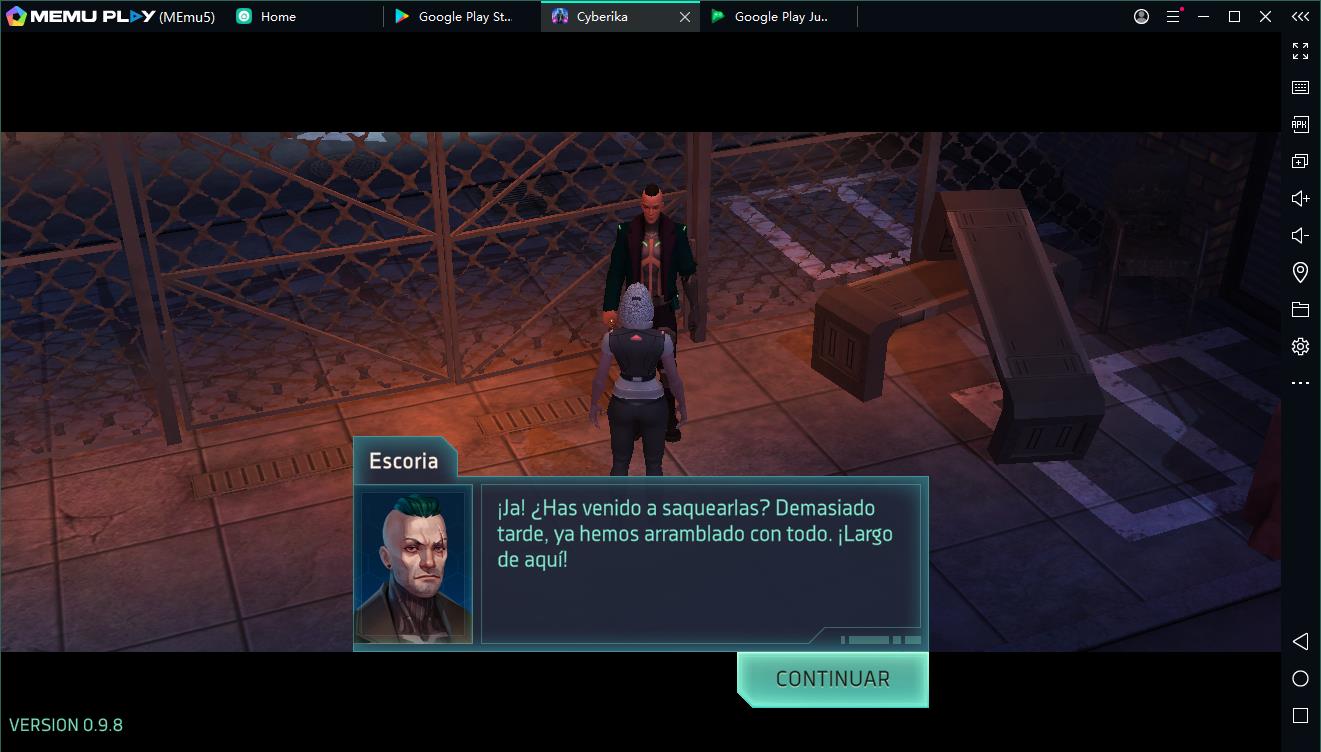Screen dimensions: 1321x752
Task: Open the virtual location tool
Action: 1300,271
